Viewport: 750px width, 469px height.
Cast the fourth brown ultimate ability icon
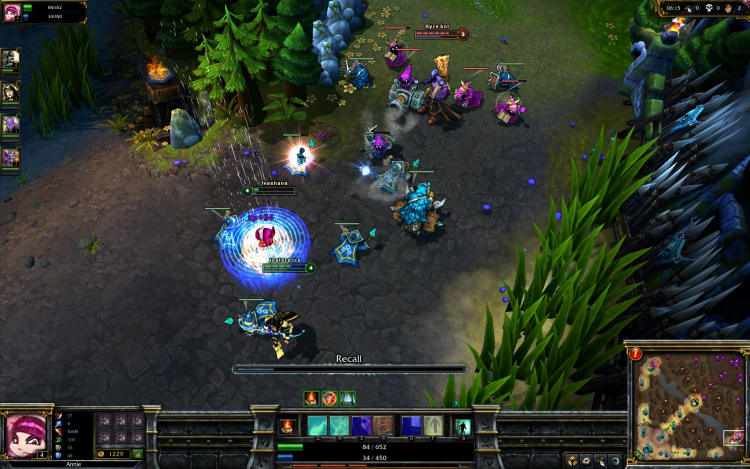pyautogui.click(x=383, y=426)
